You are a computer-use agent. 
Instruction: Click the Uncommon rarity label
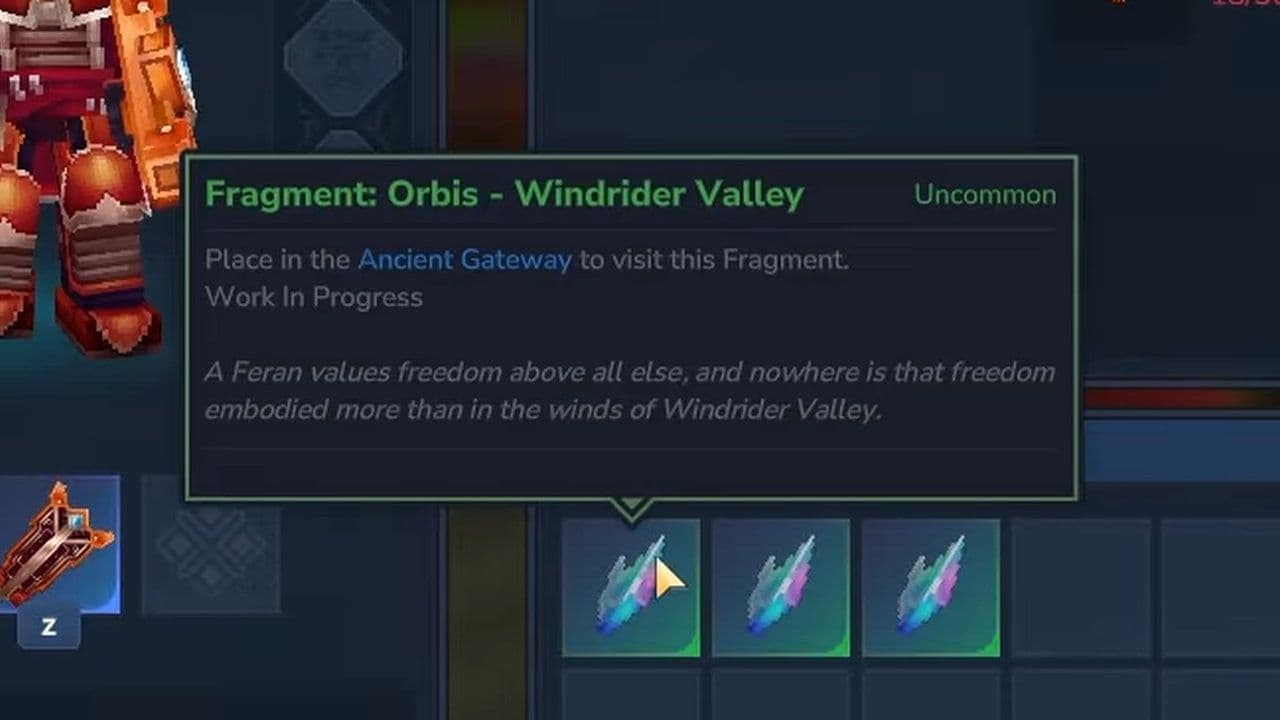coord(986,194)
